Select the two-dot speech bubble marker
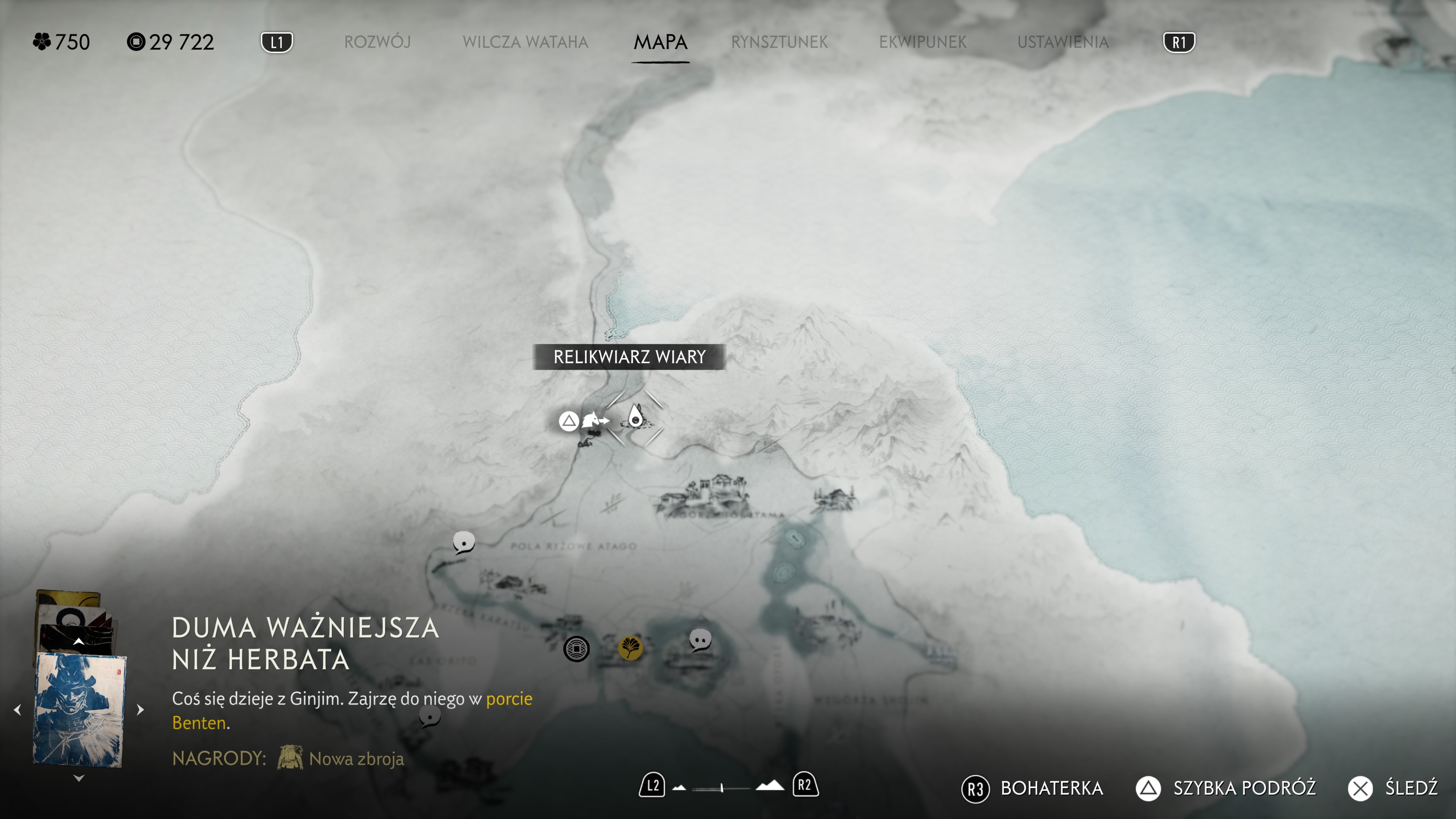The width and height of the screenshot is (1456, 819). 700,640
